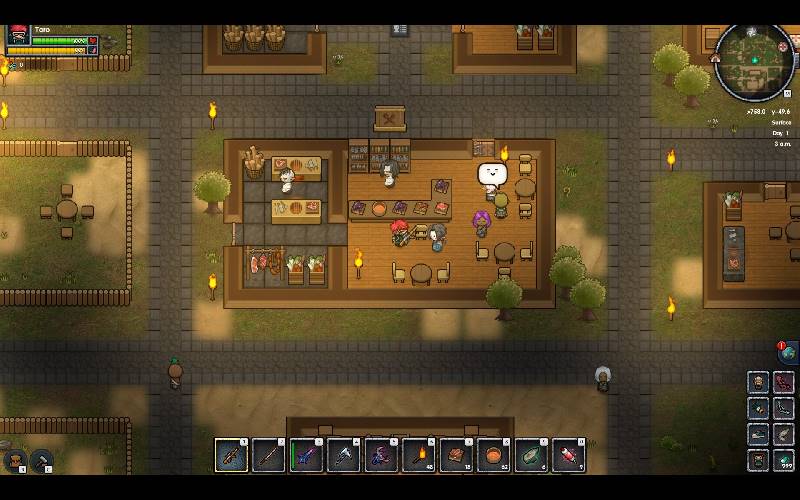Select the spear hotbar slot
Viewport: 800px width, 500px height.
(x=269, y=455)
